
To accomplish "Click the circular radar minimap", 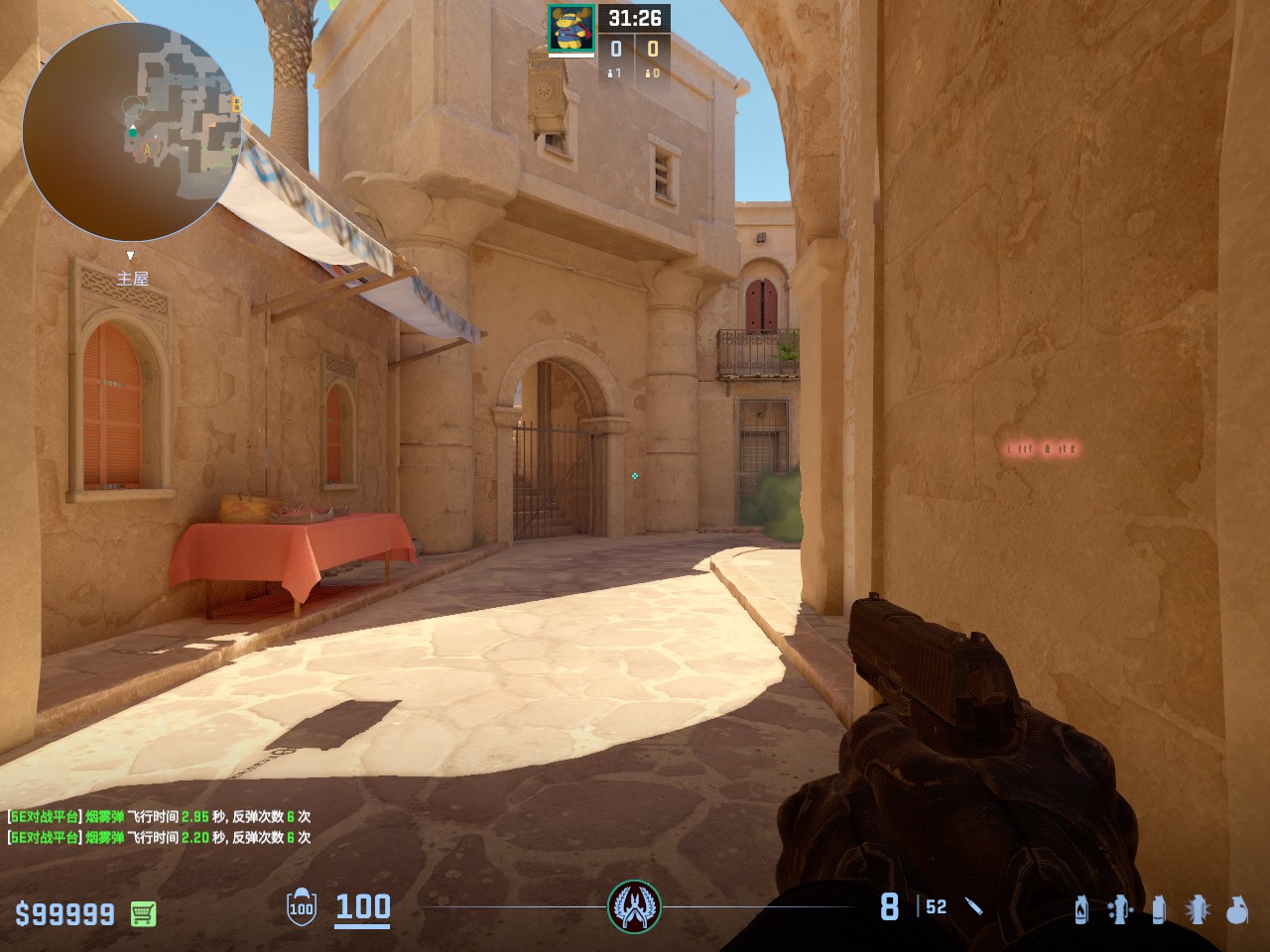I will (132, 132).
